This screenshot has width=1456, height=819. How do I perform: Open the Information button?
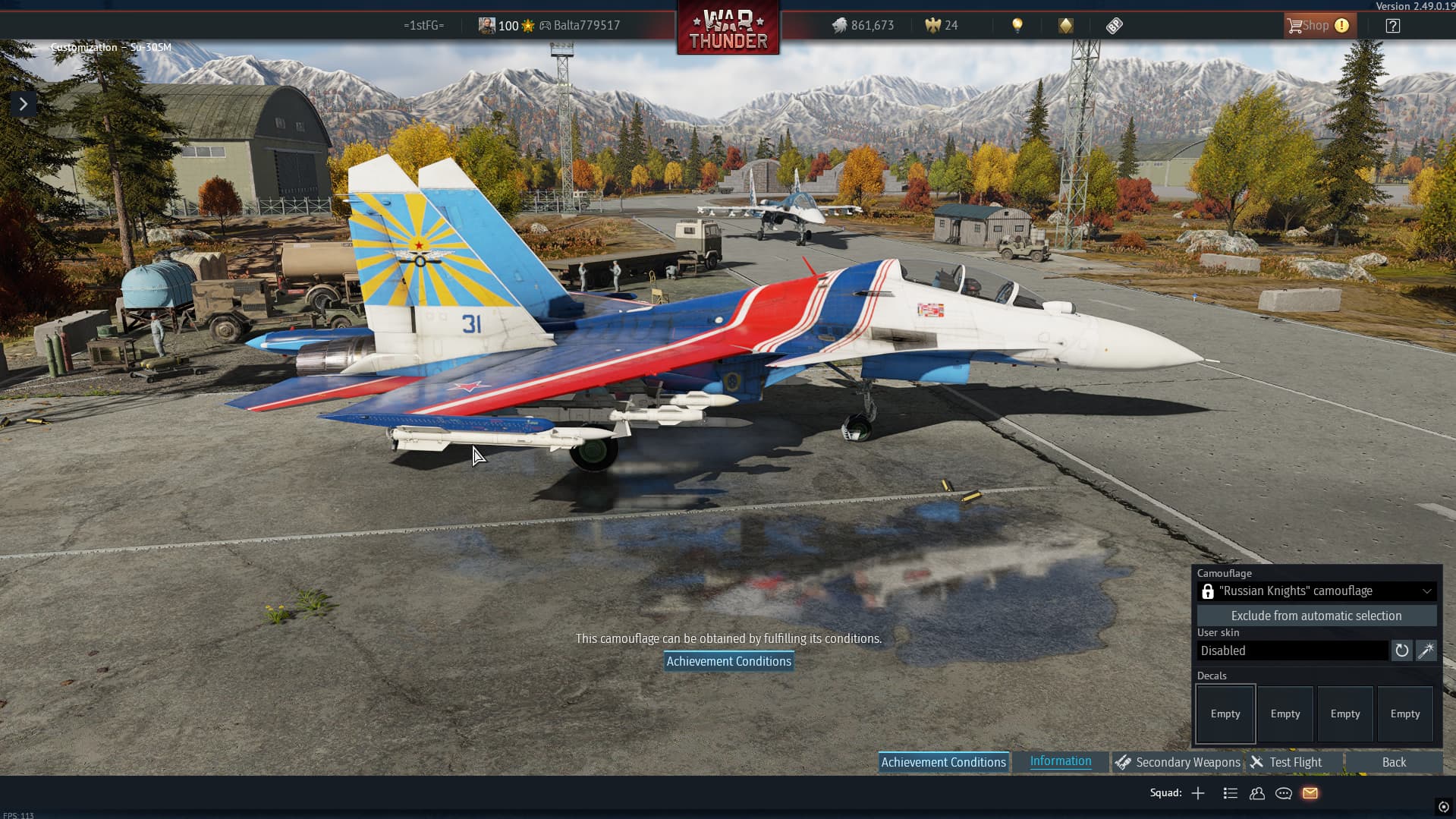tap(1060, 761)
